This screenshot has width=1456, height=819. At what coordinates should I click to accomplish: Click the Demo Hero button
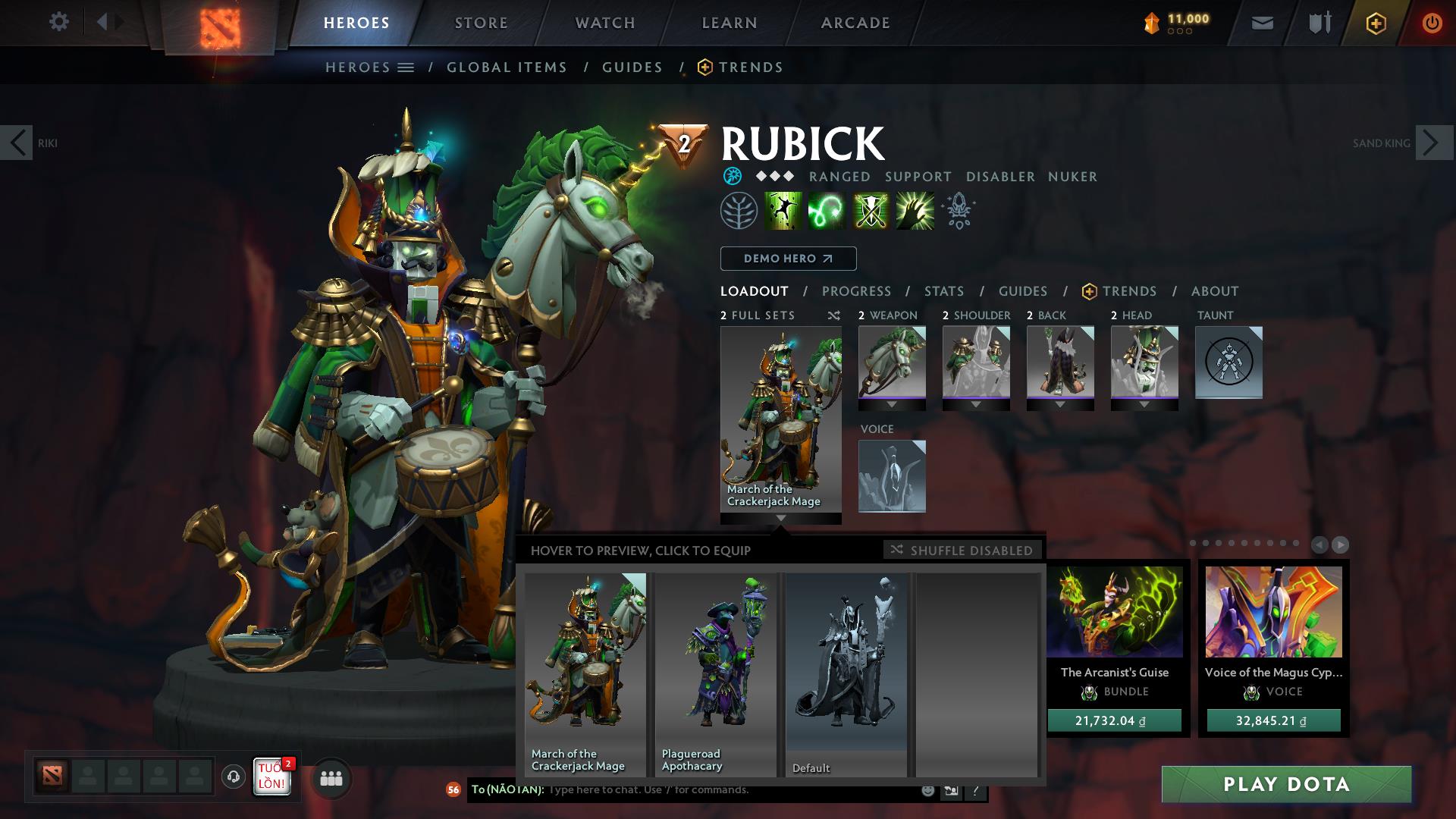(787, 259)
